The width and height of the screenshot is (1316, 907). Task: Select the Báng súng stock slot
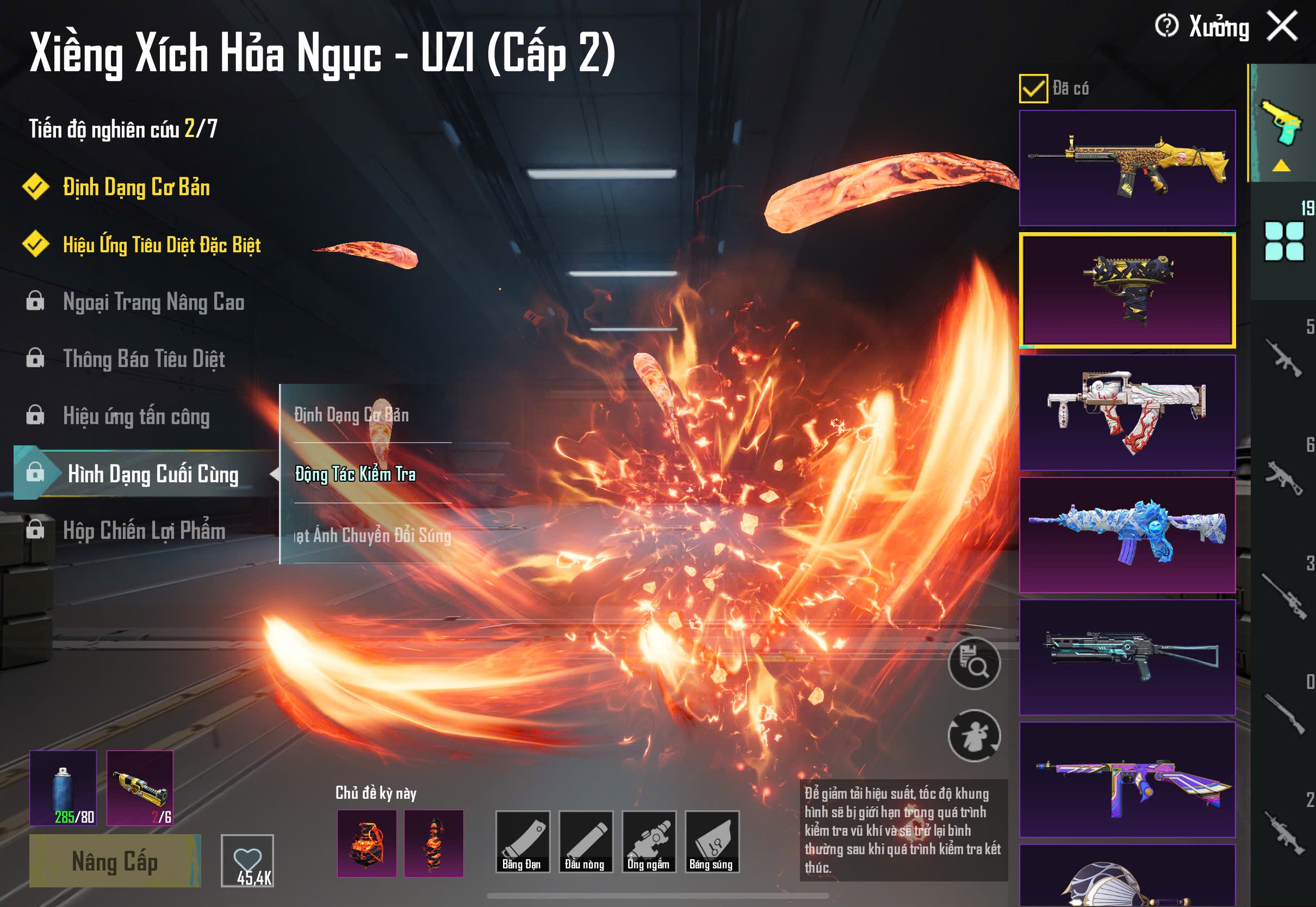point(711,842)
